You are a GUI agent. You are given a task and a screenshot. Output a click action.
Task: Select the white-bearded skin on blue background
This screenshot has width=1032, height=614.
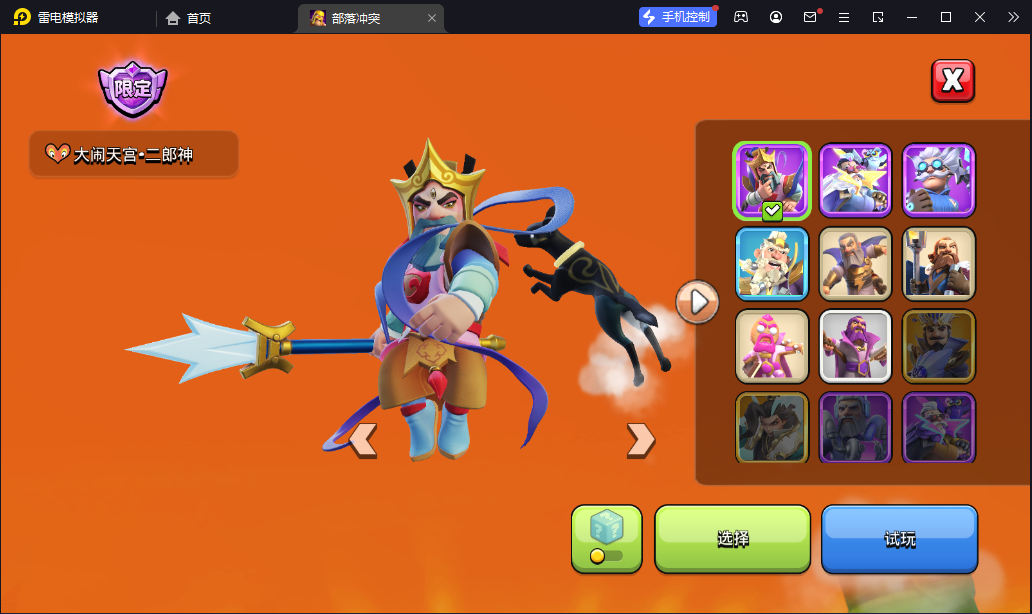(x=771, y=263)
